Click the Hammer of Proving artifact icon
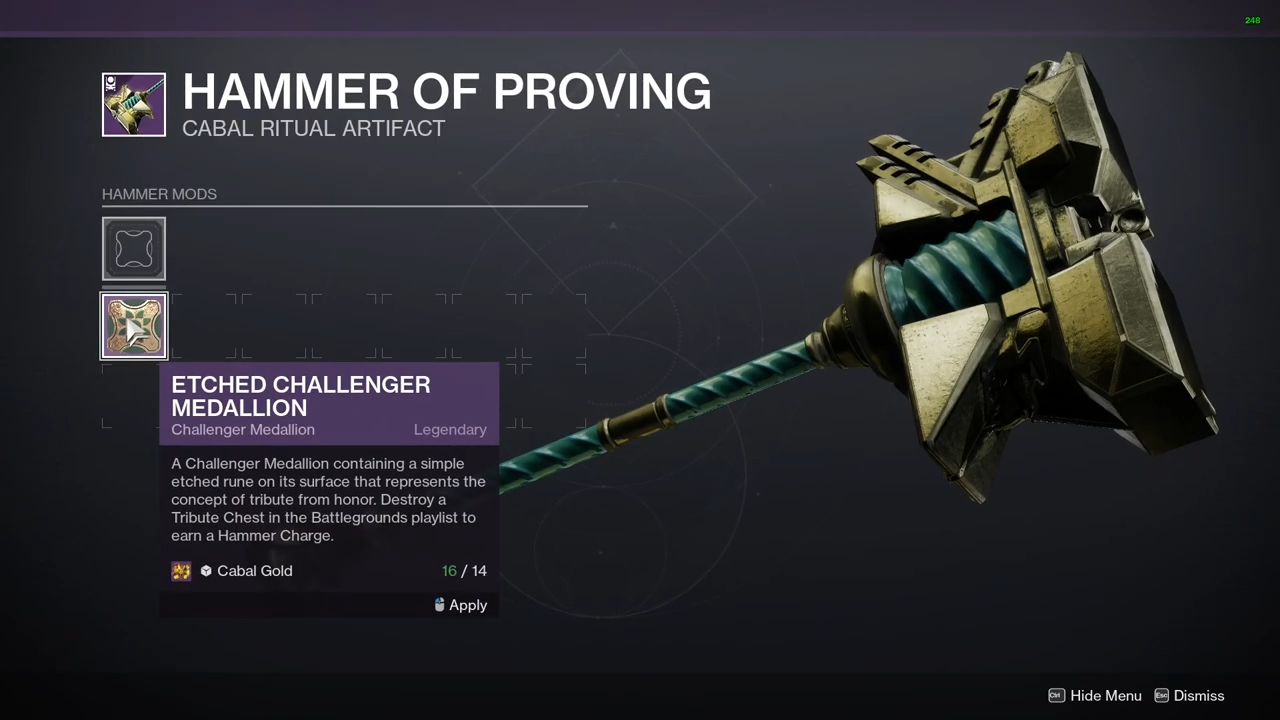The width and height of the screenshot is (1280, 720). click(134, 105)
